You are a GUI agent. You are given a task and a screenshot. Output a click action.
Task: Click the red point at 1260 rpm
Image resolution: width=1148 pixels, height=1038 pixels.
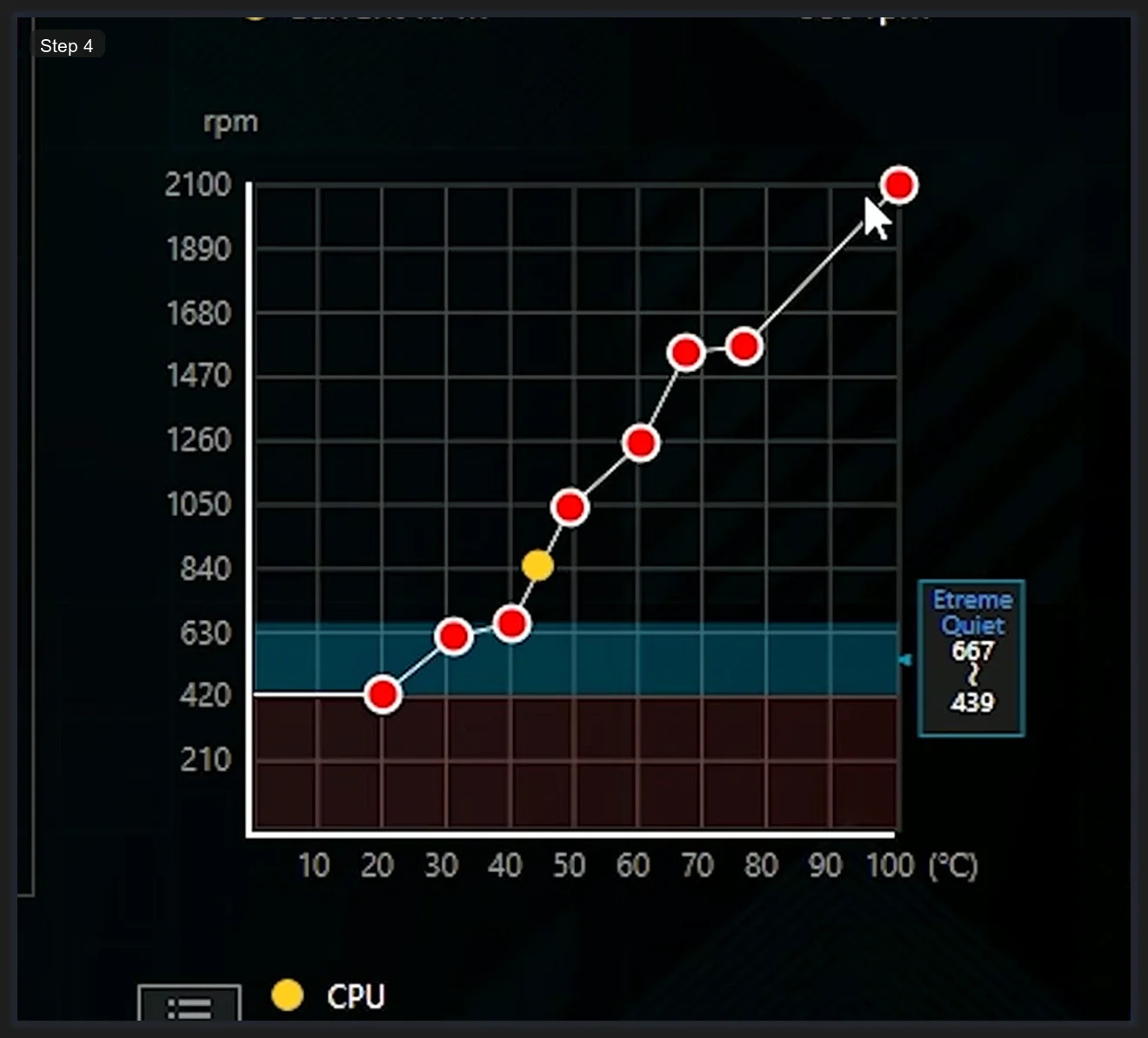tap(639, 442)
